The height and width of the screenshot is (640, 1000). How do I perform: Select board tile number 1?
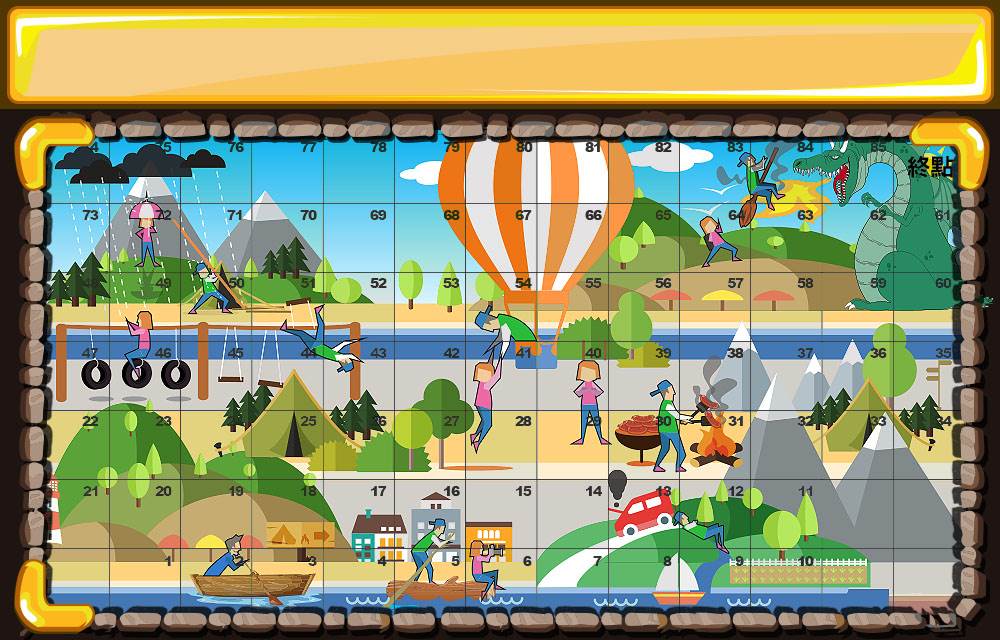[168, 561]
